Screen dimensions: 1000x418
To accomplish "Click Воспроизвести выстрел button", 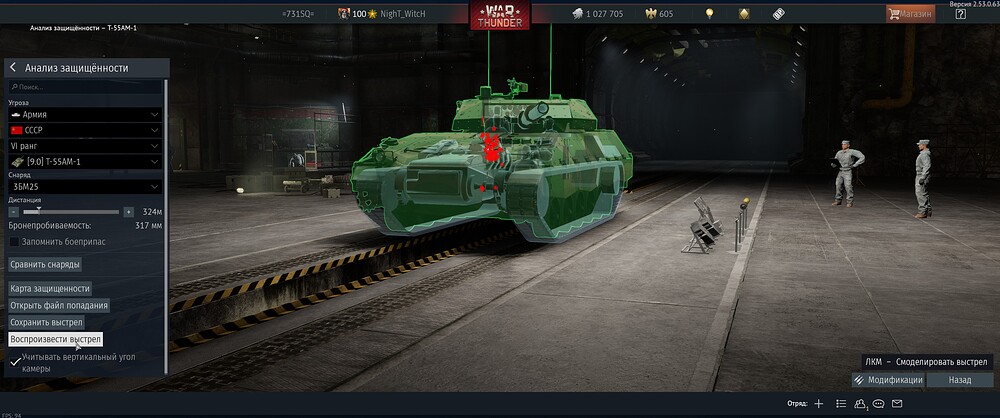I will 56,339.
